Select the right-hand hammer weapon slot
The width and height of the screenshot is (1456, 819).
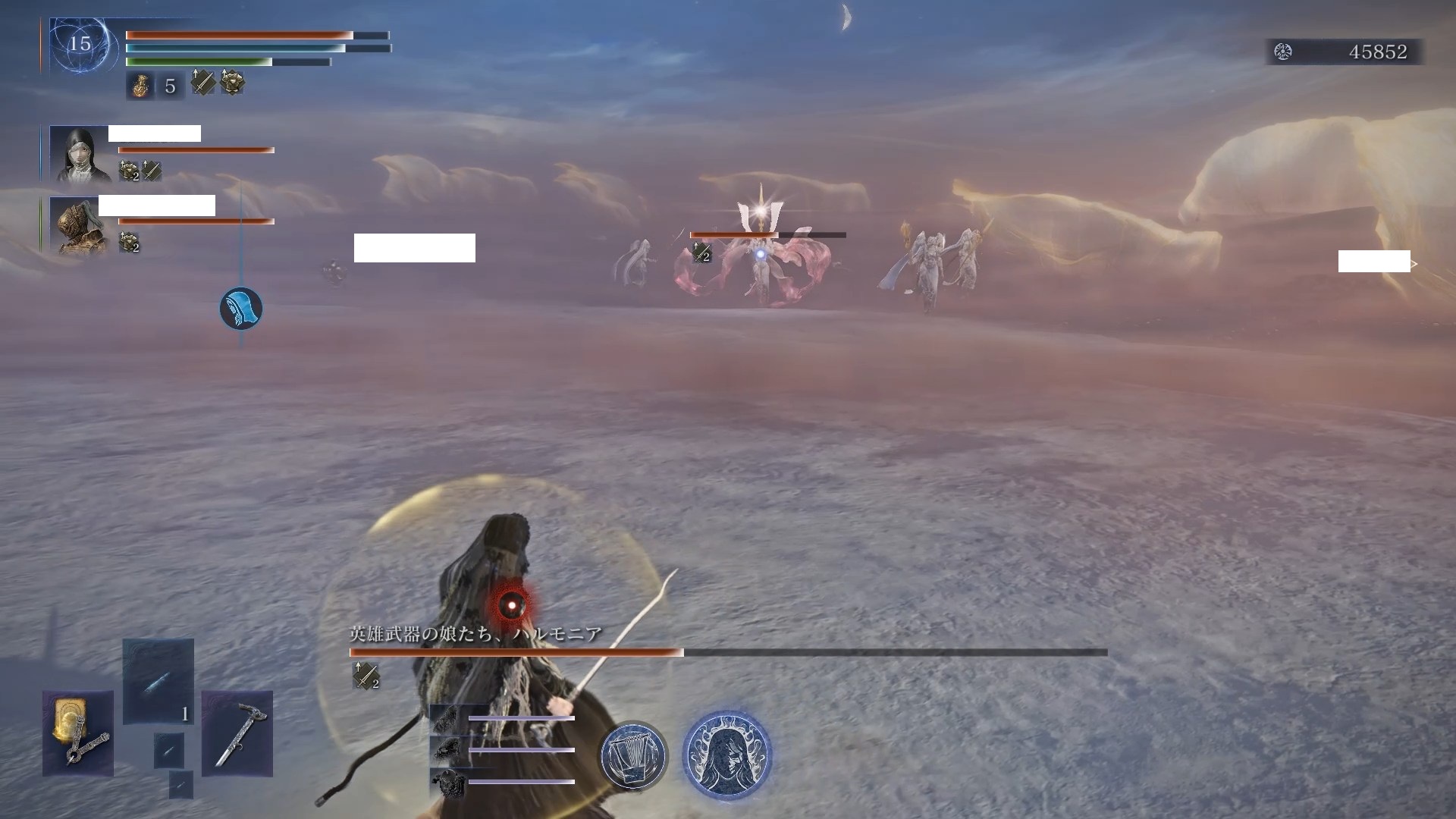[x=237, y=733]
